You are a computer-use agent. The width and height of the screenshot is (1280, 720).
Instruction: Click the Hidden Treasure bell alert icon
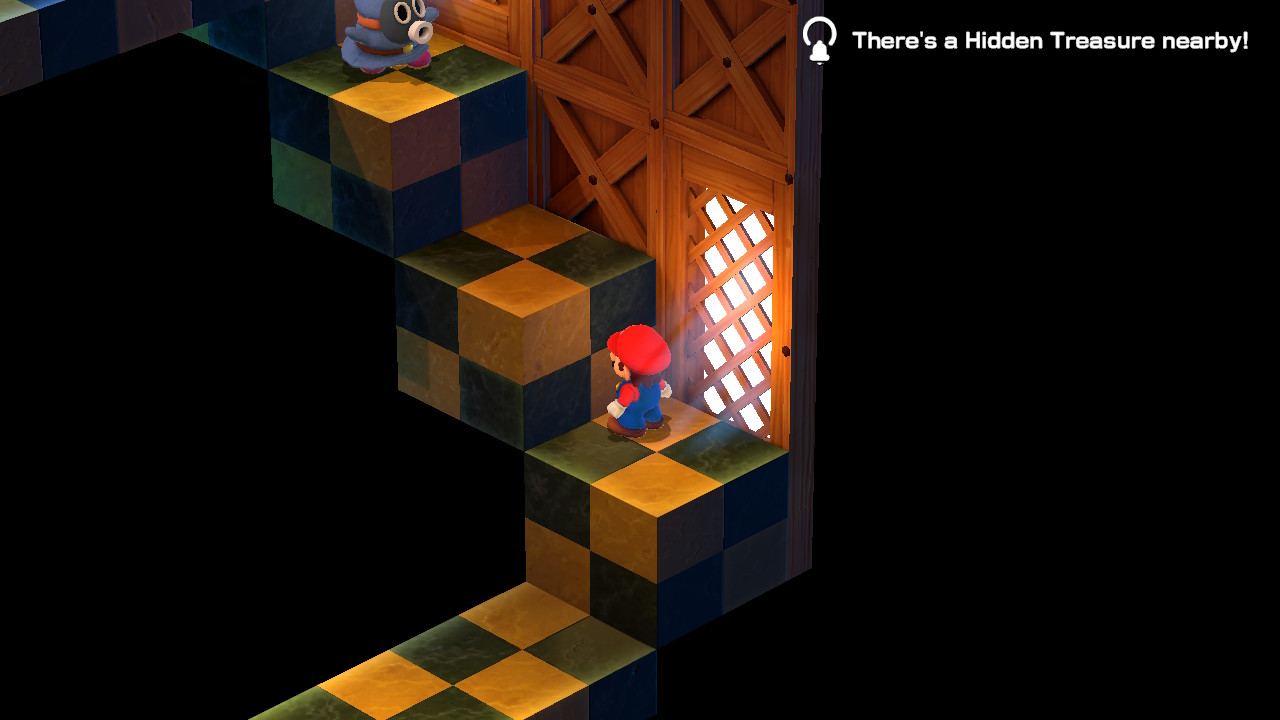click(819, 40)
